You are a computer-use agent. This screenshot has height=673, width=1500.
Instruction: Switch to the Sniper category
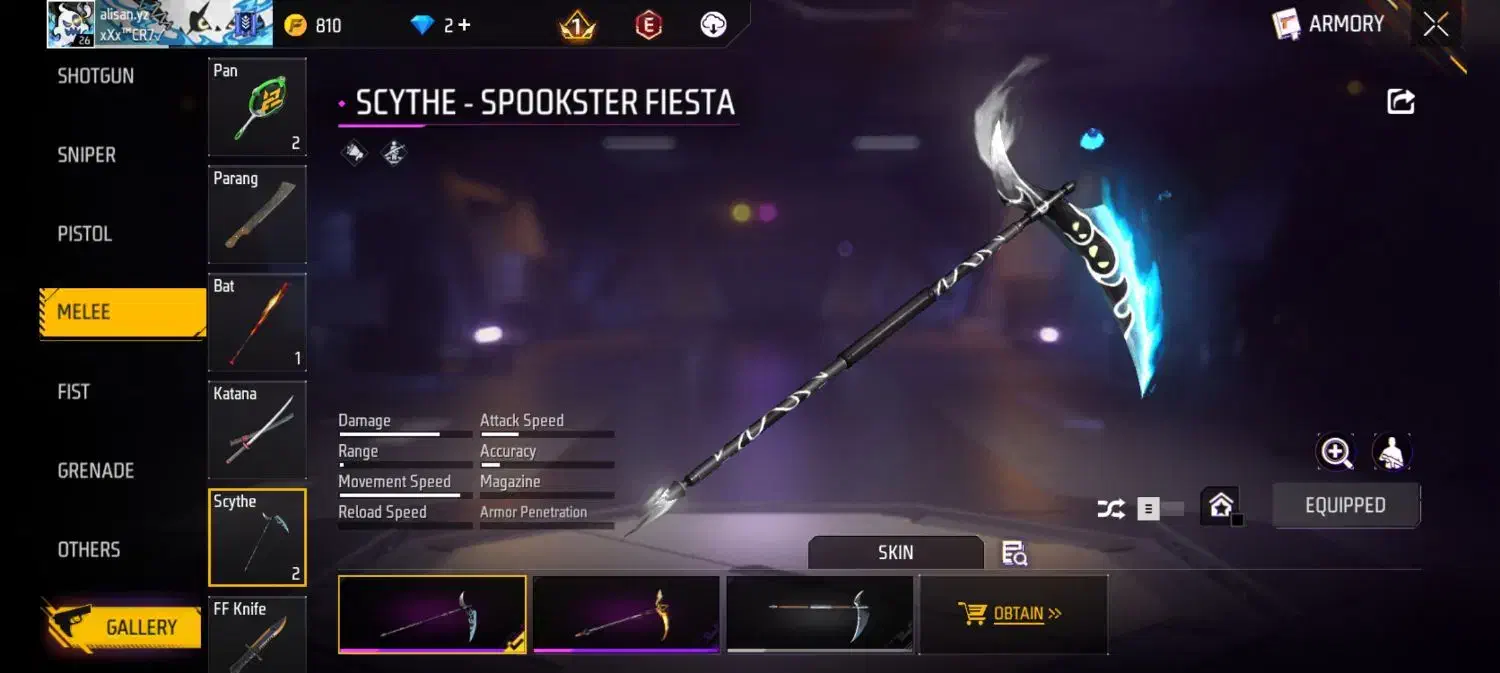[x=87, y=155]
